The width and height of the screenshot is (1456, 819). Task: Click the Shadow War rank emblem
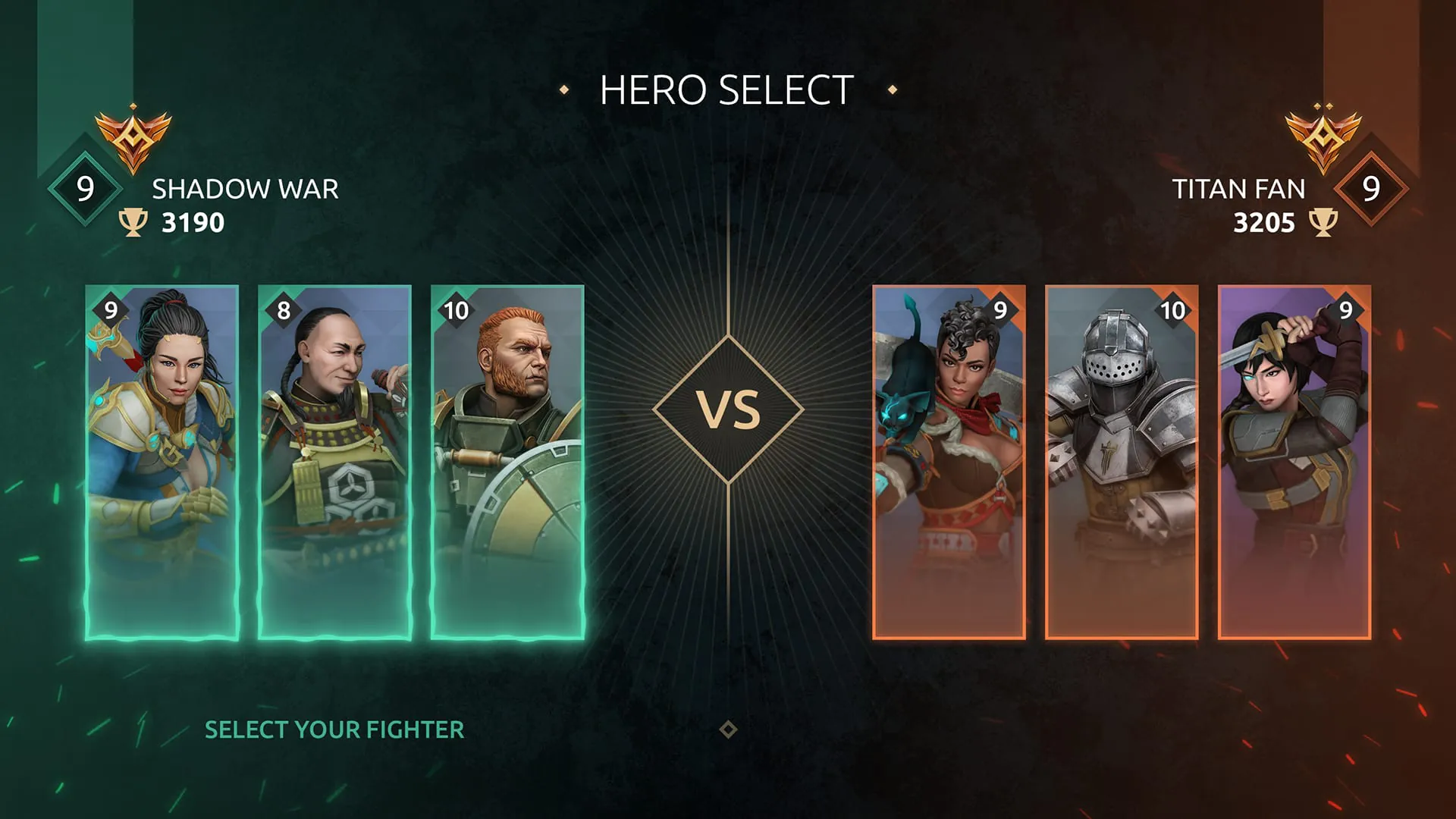(135, 138)
